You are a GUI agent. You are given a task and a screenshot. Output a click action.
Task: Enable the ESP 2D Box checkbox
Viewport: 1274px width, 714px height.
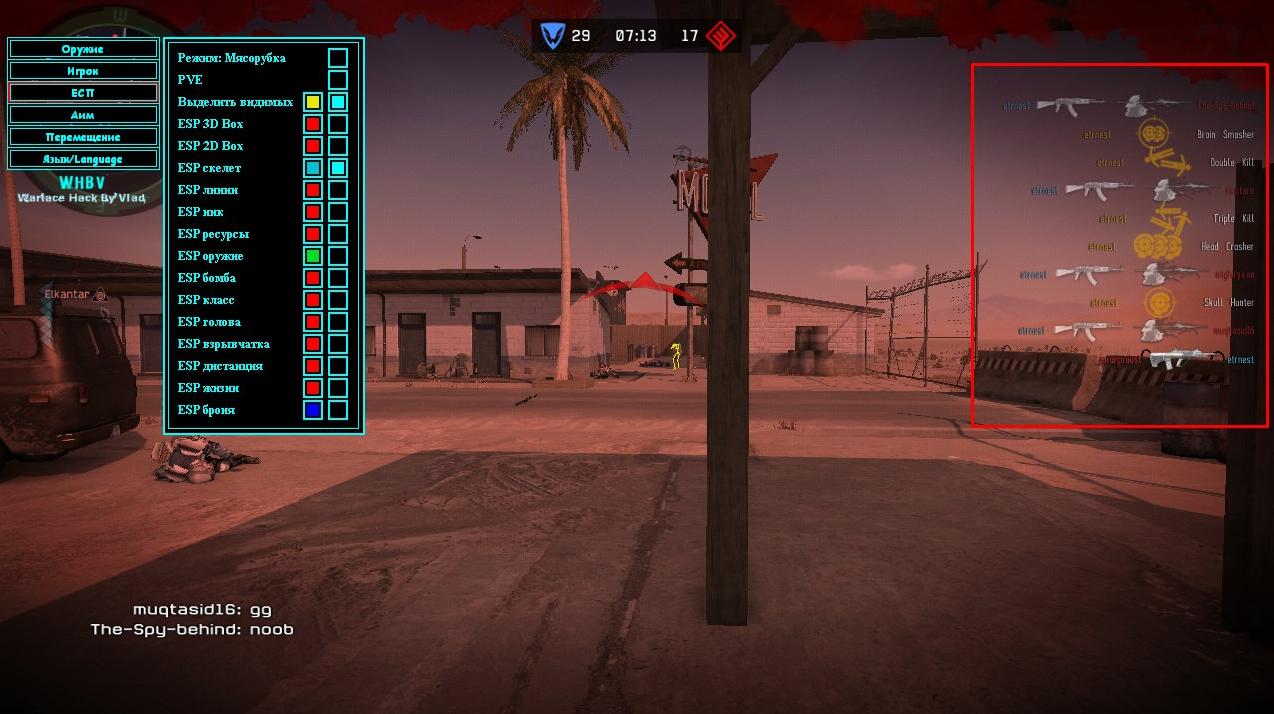point(338,146)
